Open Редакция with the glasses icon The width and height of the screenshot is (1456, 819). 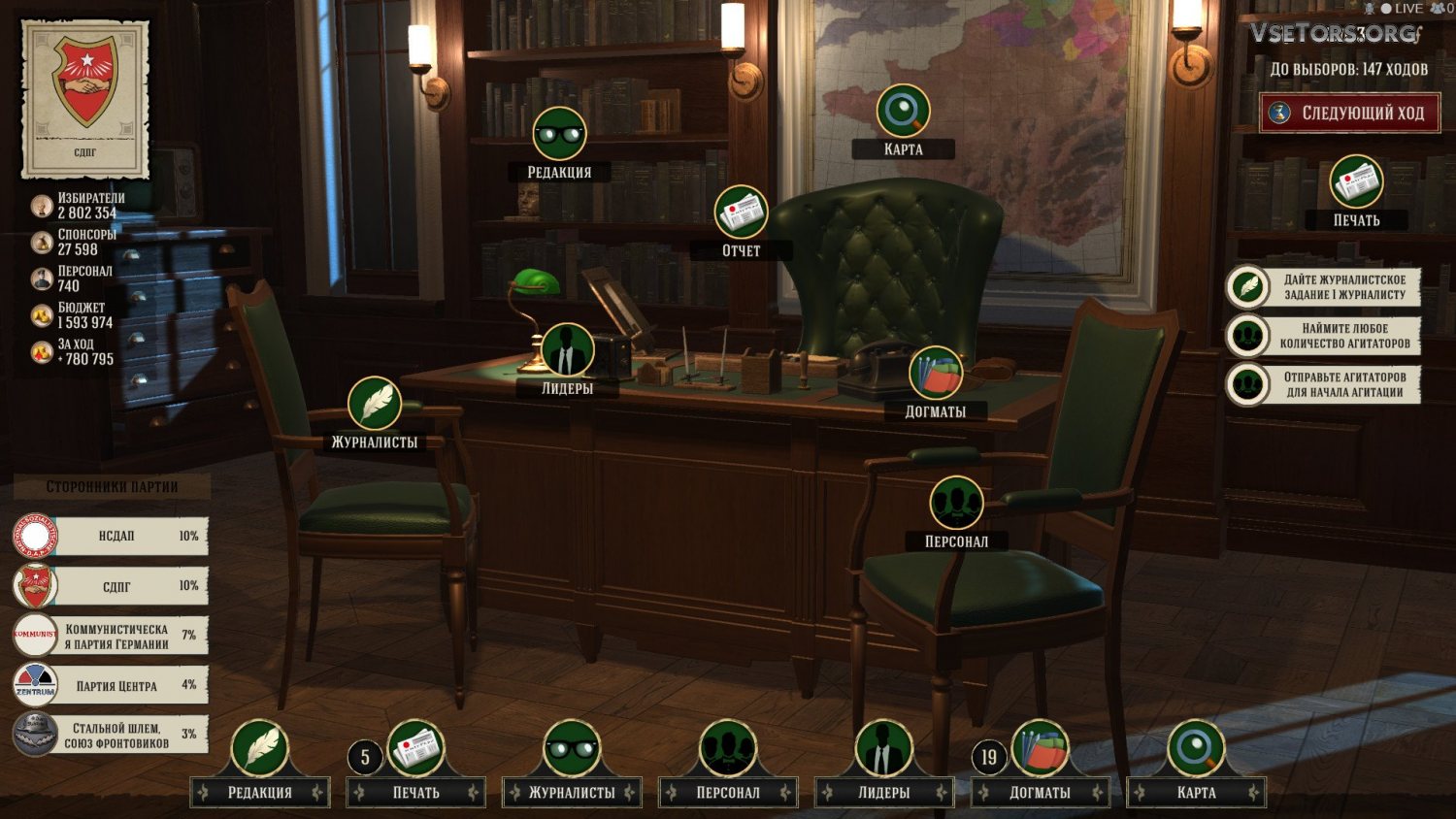(x=559, y=135)
